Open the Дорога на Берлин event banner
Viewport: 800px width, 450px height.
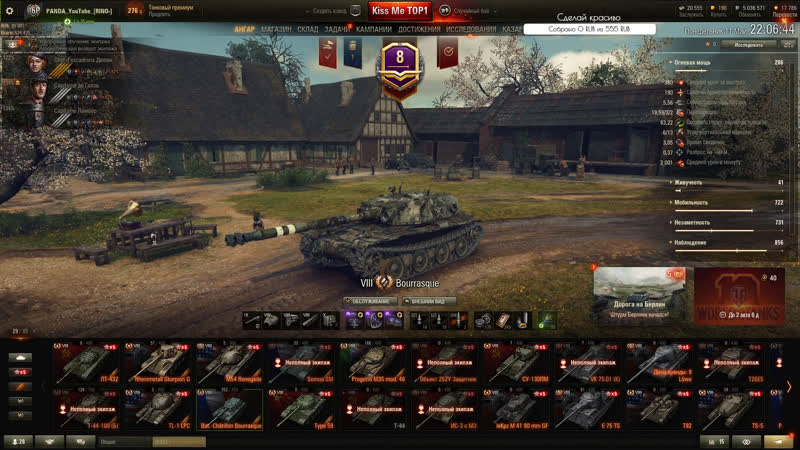639,295
